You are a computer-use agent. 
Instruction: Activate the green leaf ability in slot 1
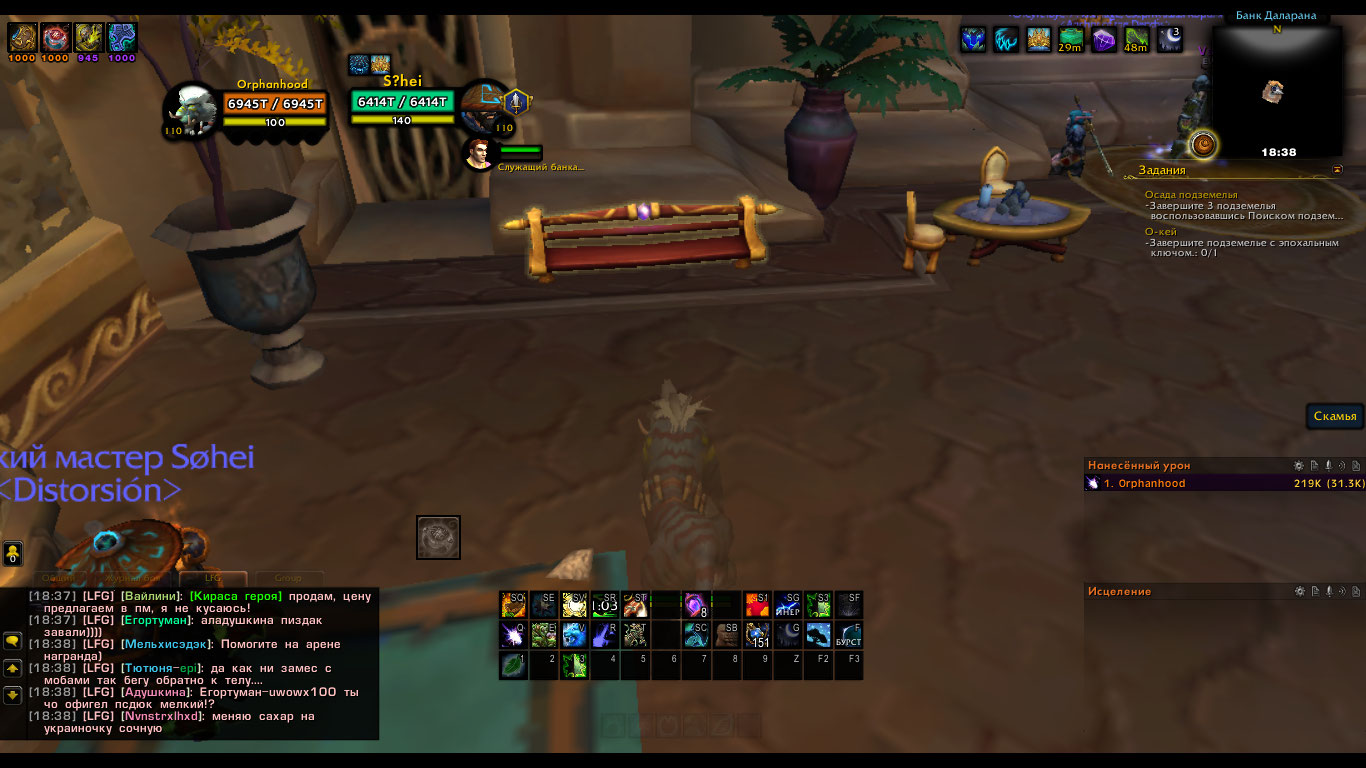tap(513, 664)
